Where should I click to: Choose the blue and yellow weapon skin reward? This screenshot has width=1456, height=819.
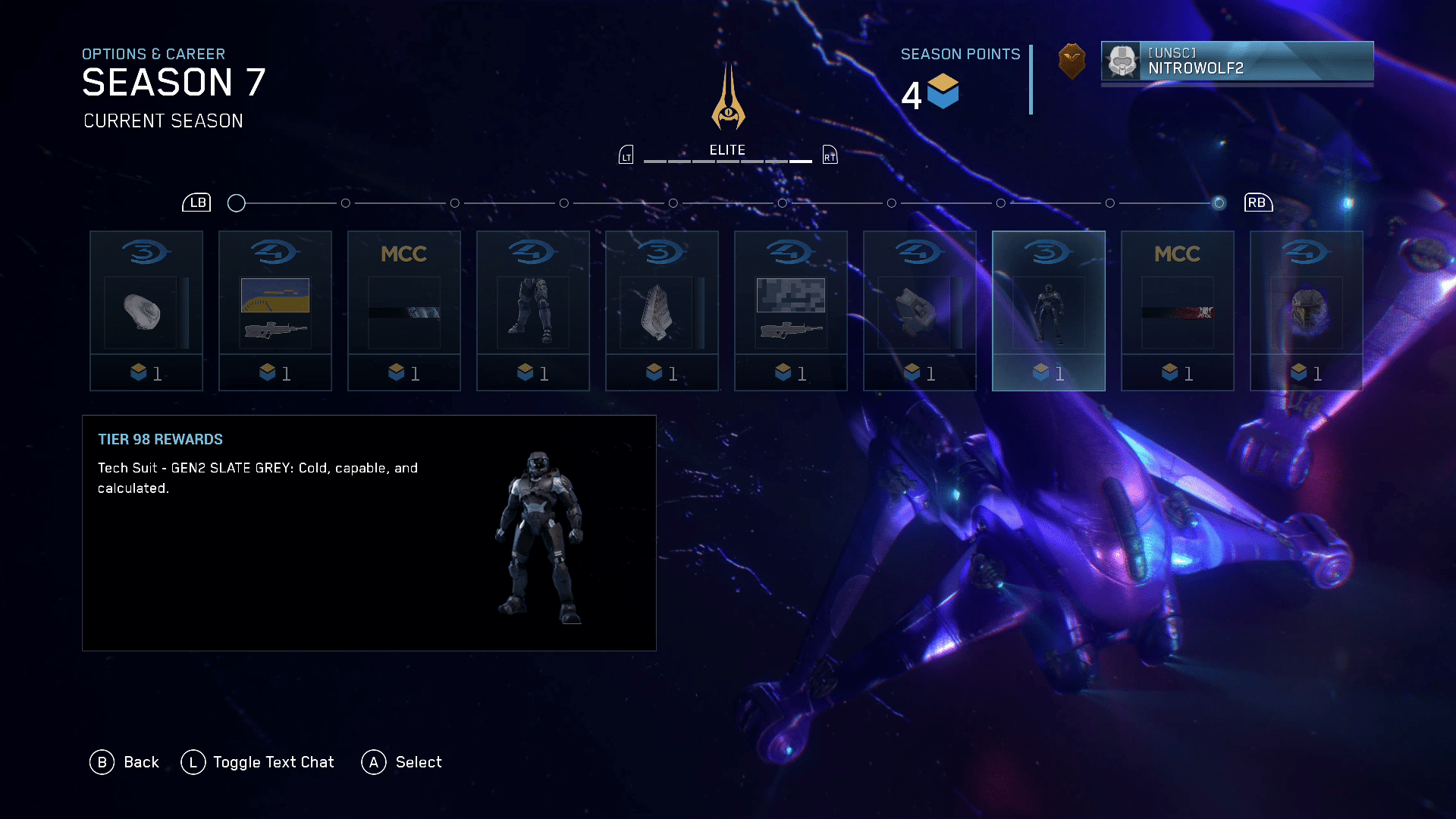[275, 311]
